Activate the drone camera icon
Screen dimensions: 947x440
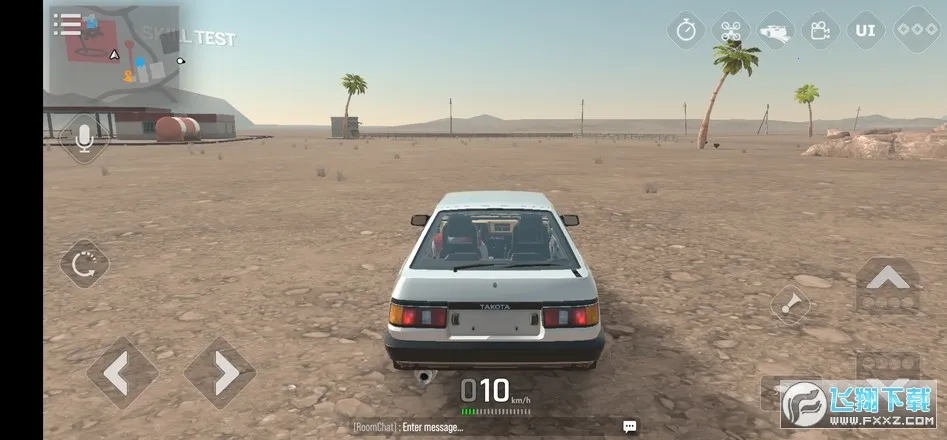click(730, 30)
